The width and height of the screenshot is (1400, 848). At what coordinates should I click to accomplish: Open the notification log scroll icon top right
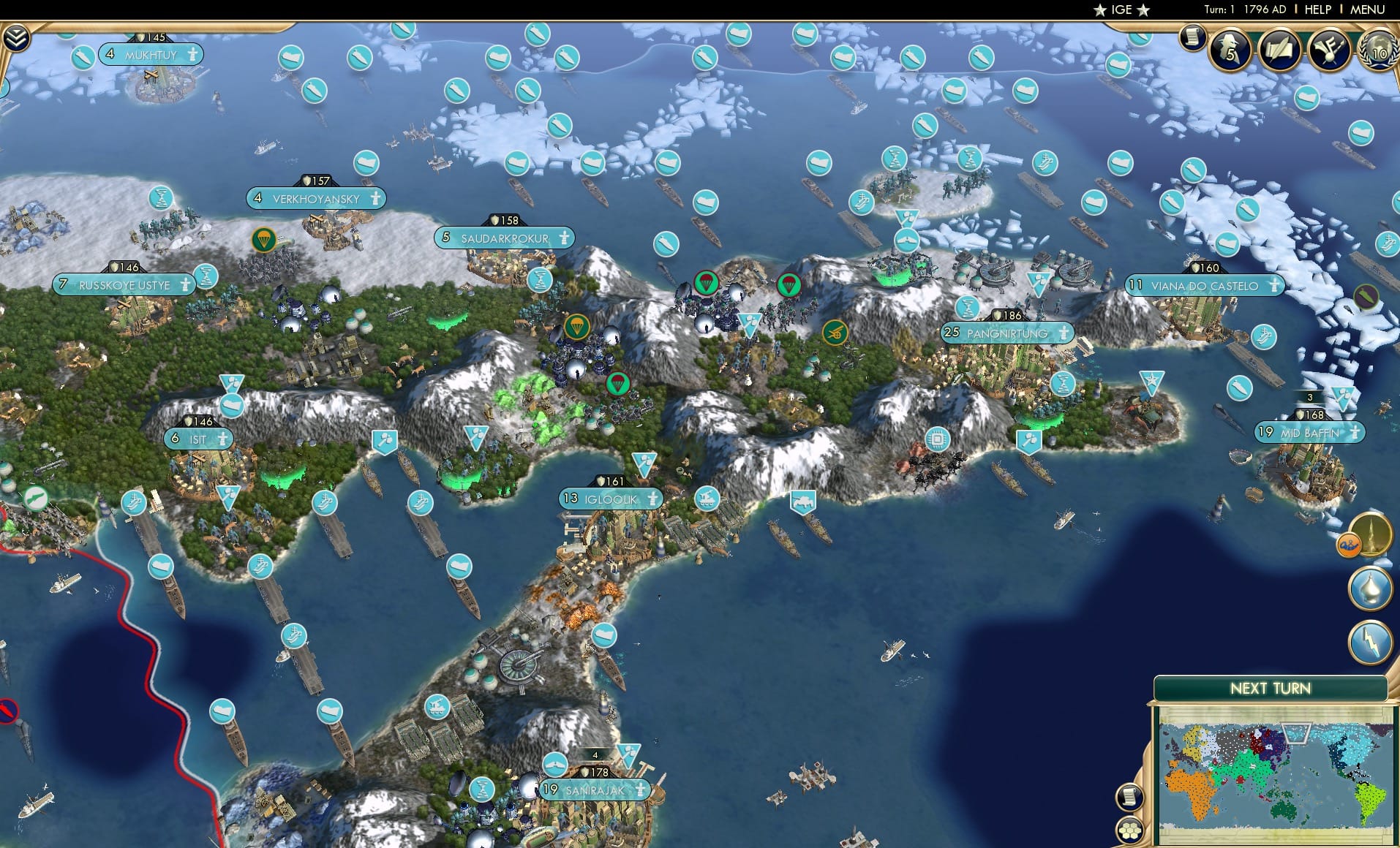[1194, 39]
